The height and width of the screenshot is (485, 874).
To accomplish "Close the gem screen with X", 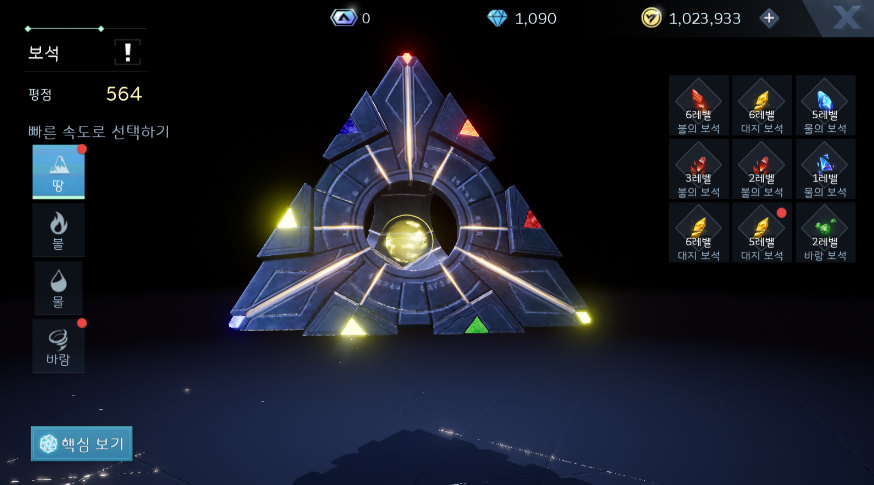I will [x=846, y=17].
